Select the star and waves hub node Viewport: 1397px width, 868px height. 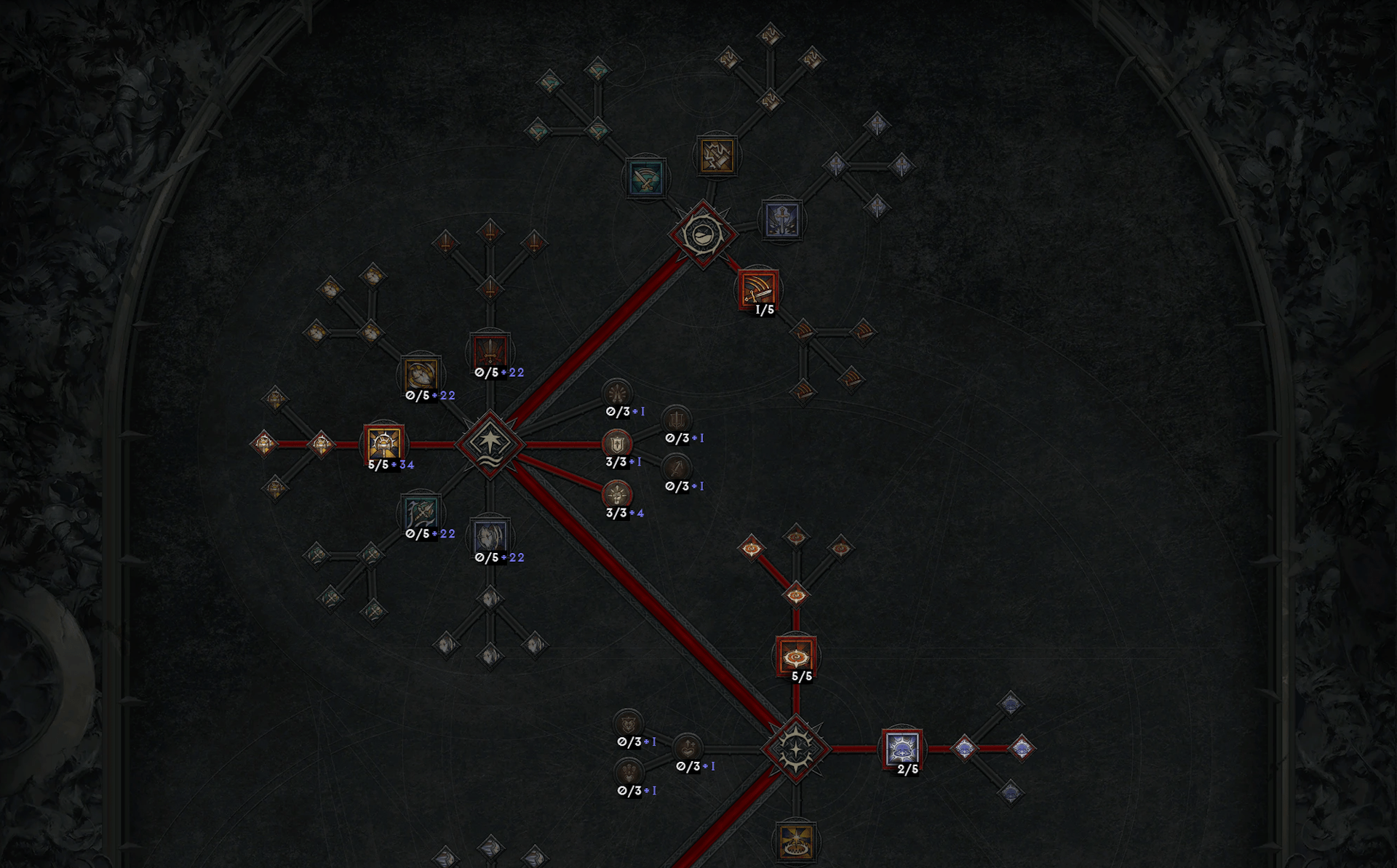[490, 443]
